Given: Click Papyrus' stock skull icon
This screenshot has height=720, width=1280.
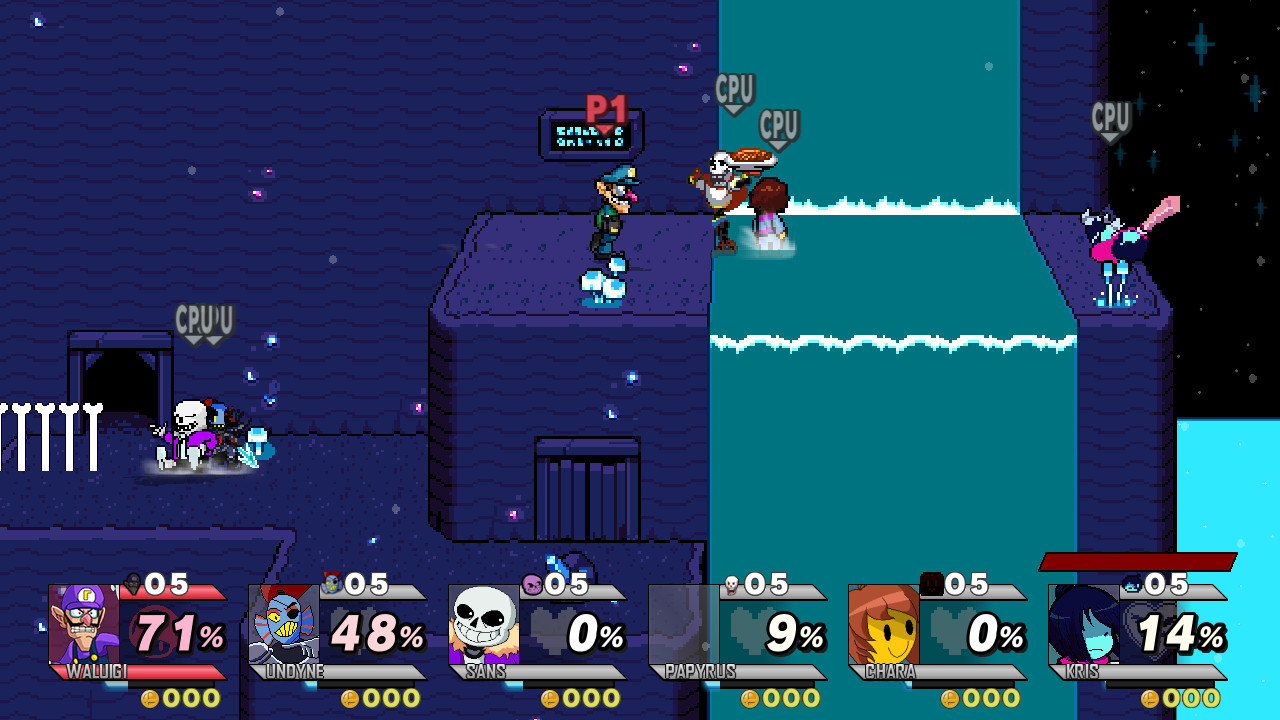Looking at the screenshot, I should coord(733,584).
